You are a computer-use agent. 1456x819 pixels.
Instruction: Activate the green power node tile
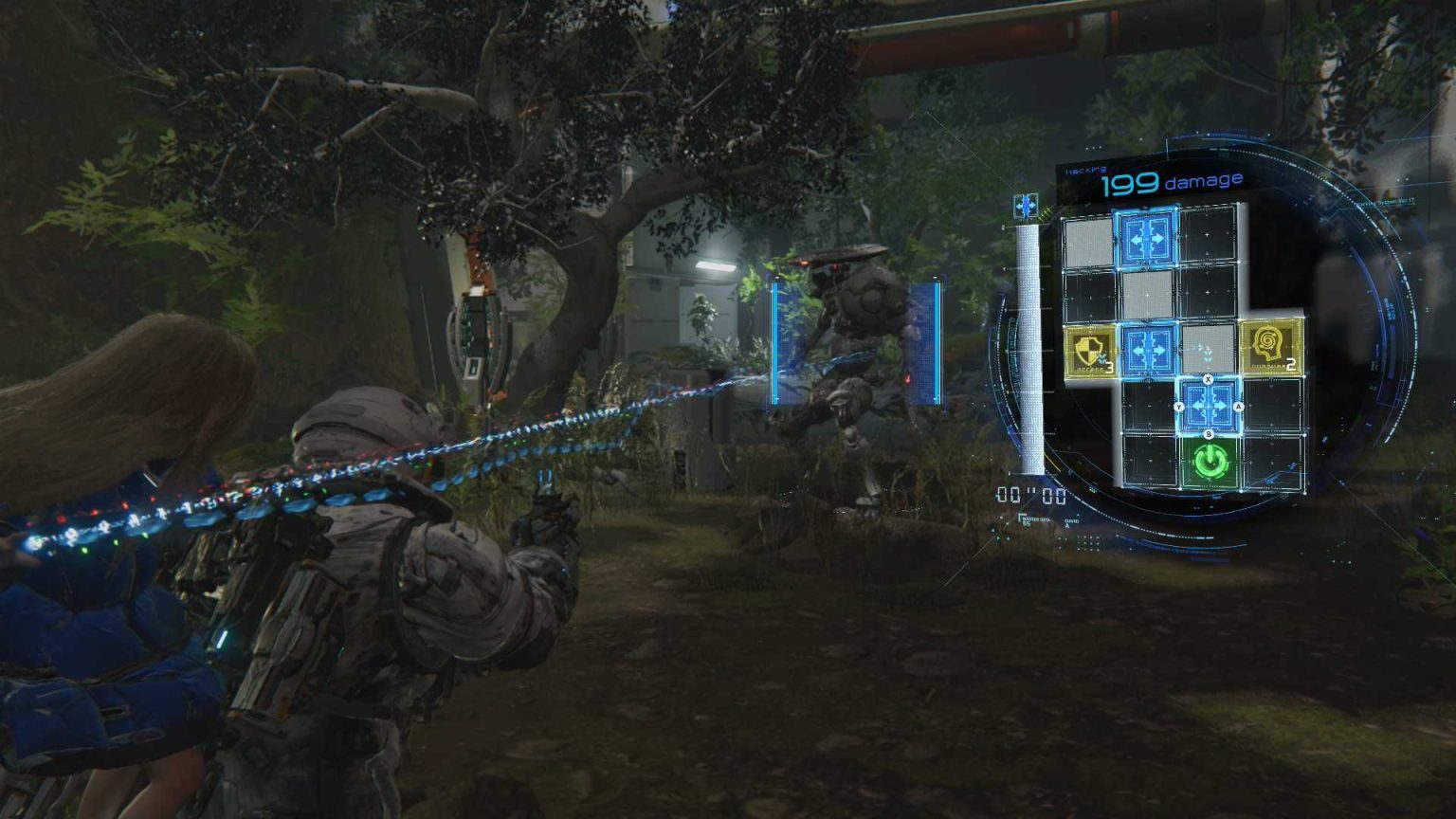coord(1210,463)
